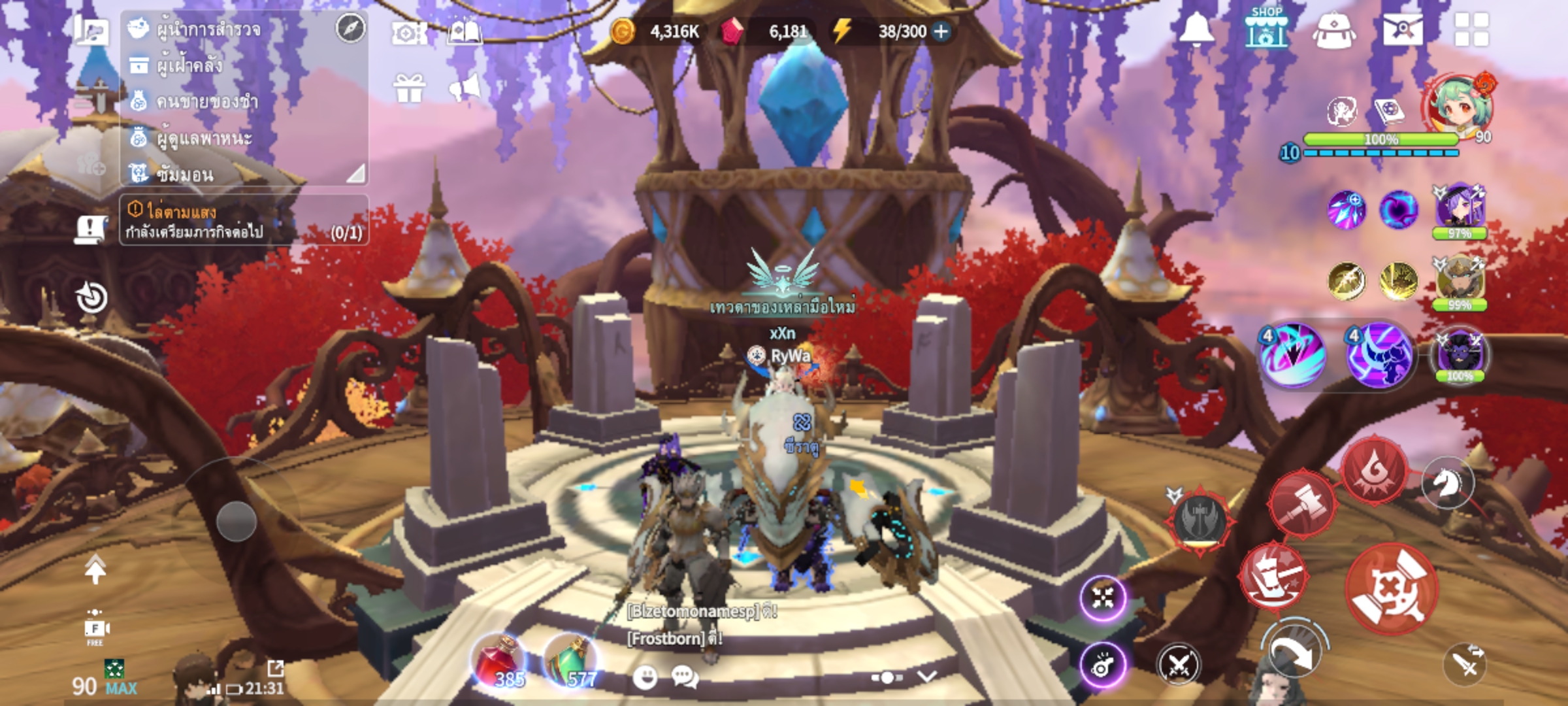This screenshot has width=1568, height=706.
Task: Open the gift box rewards
Action: pos(410,88)
